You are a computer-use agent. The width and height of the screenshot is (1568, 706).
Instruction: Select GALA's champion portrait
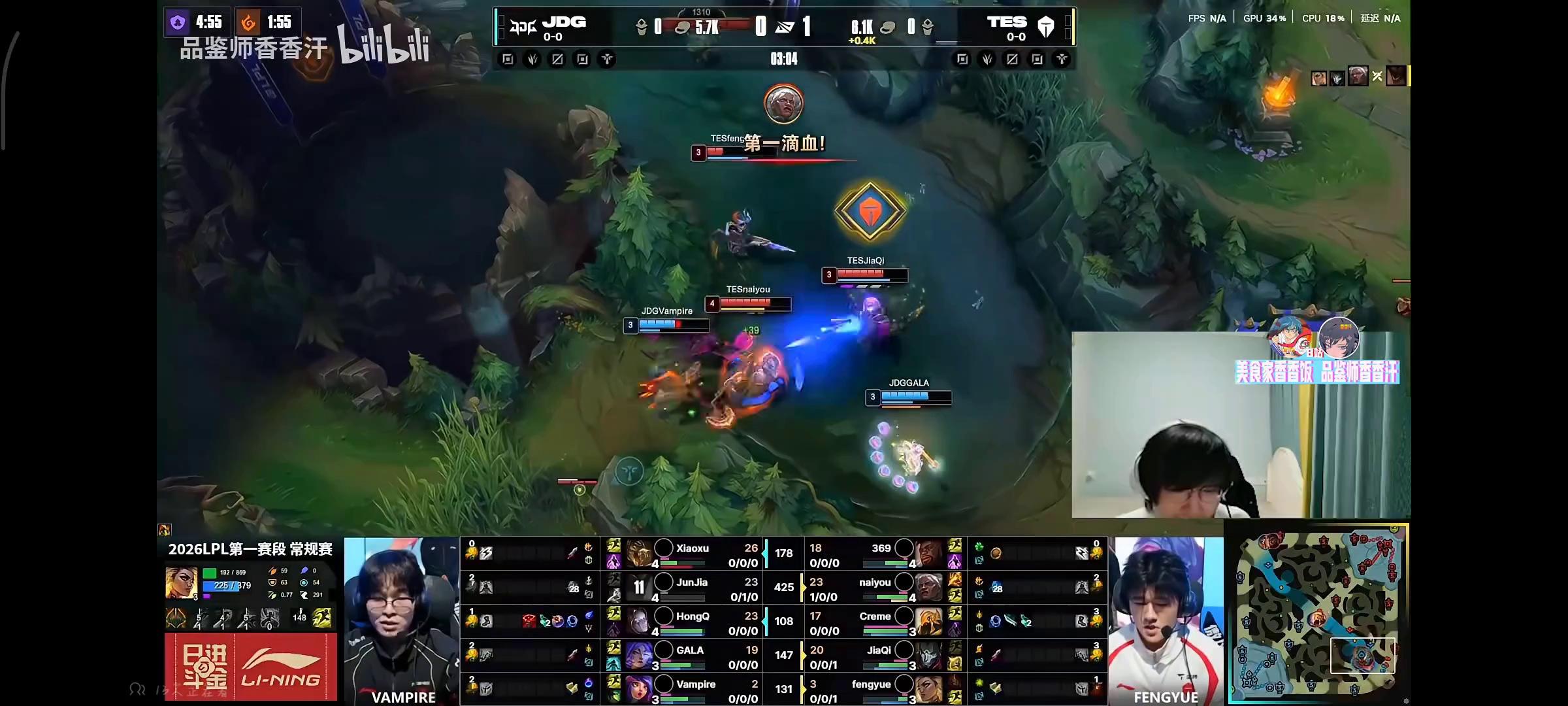639,655
